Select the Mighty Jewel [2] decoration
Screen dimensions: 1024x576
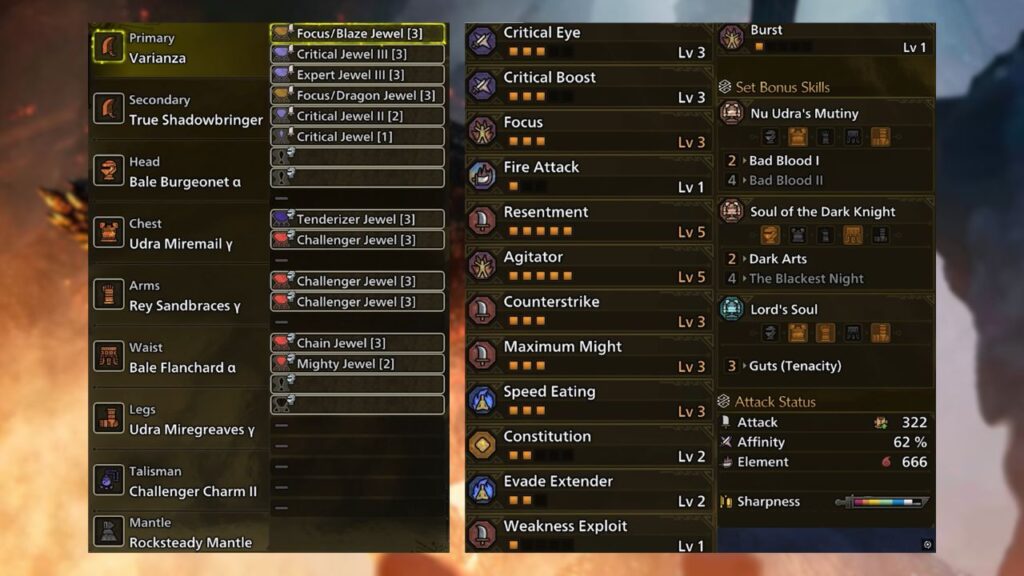358,364
